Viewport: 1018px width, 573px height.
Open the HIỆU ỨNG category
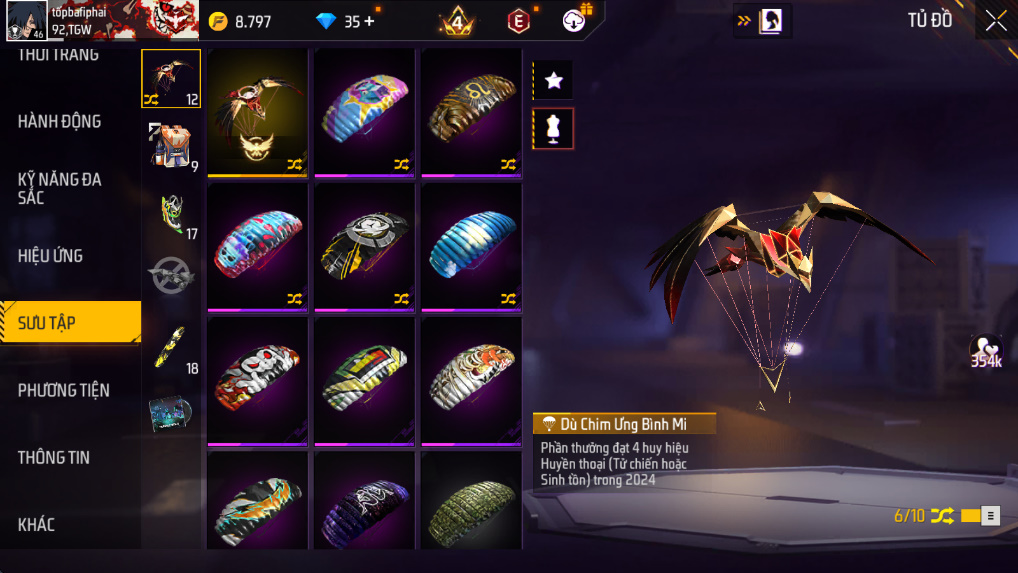[x=51, y=255]
